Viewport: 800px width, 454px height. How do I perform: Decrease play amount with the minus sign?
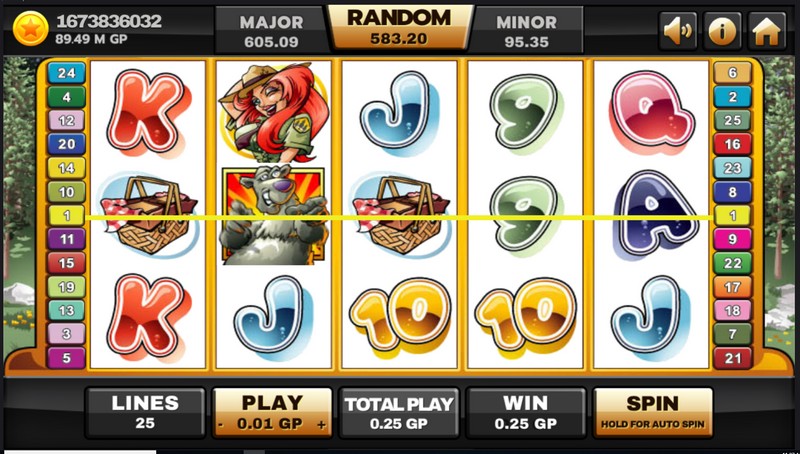[x=221, y=424]
